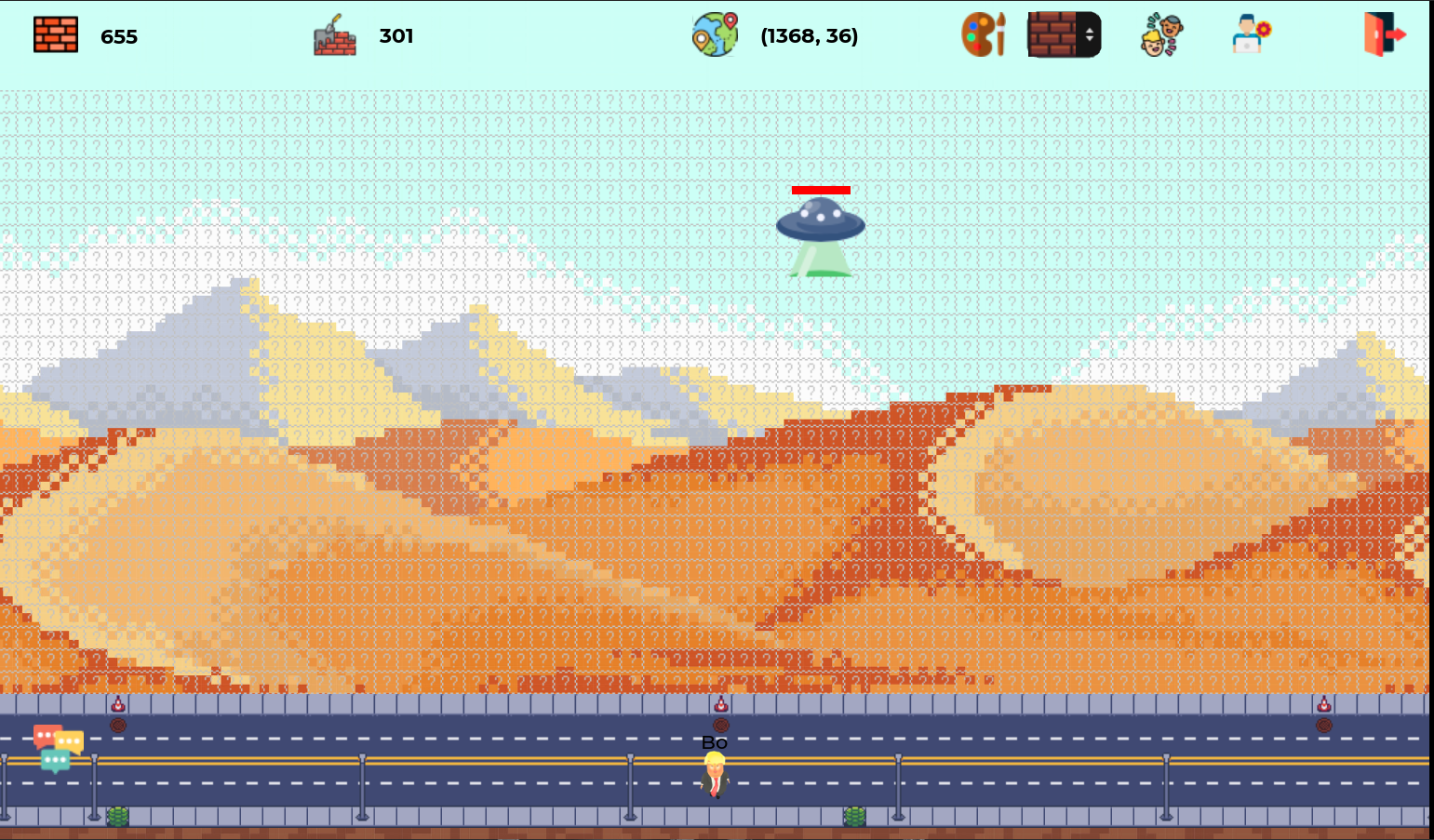Screen dimensions: 1434x840
Task: Open the paint palette tool
Action: [x=983, y=34]
